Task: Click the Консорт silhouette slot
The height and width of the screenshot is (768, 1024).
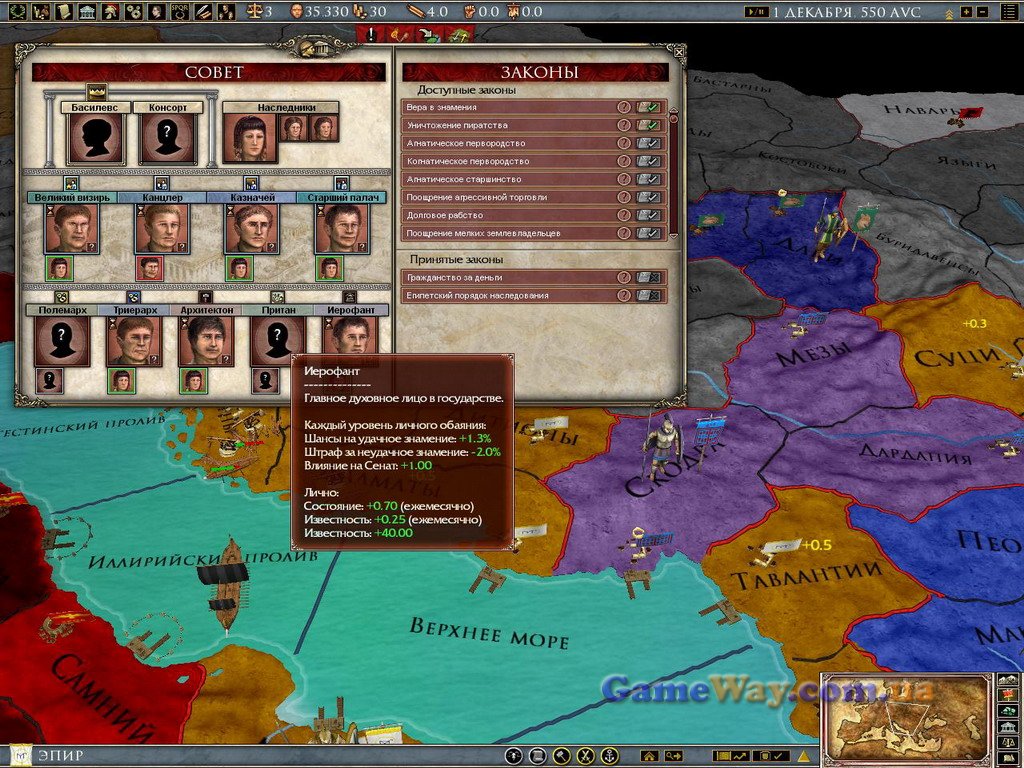Action: [168, 138]
